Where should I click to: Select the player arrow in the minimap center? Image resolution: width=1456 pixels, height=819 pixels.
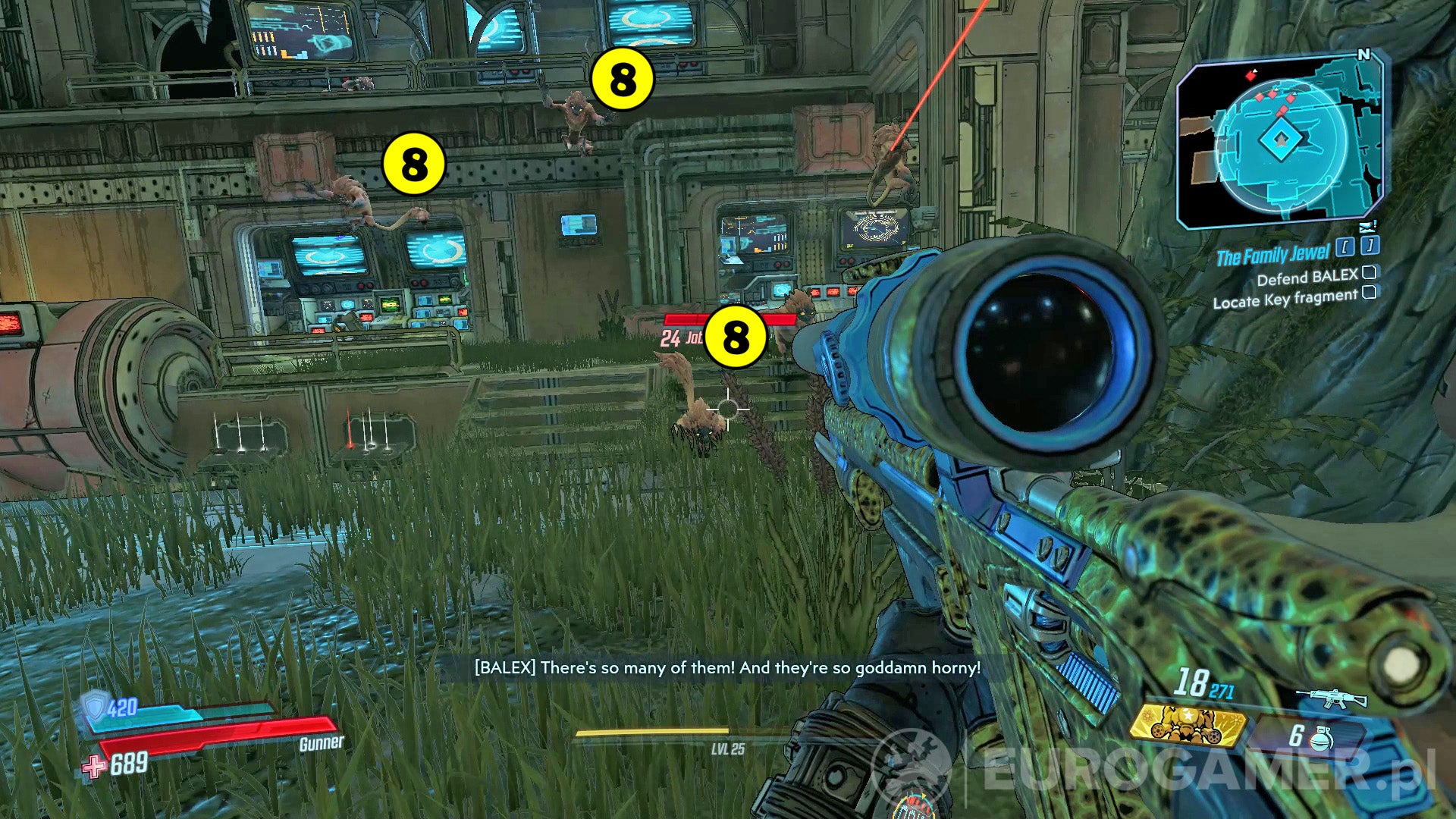(1280, 142)
